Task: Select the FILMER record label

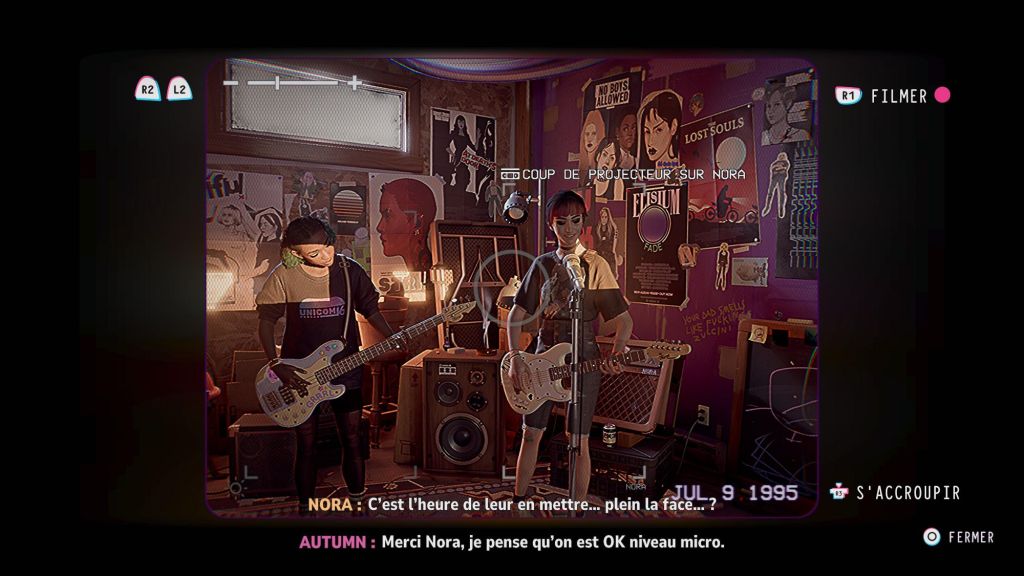Action: pyautogui.click(x=899, y=96)
